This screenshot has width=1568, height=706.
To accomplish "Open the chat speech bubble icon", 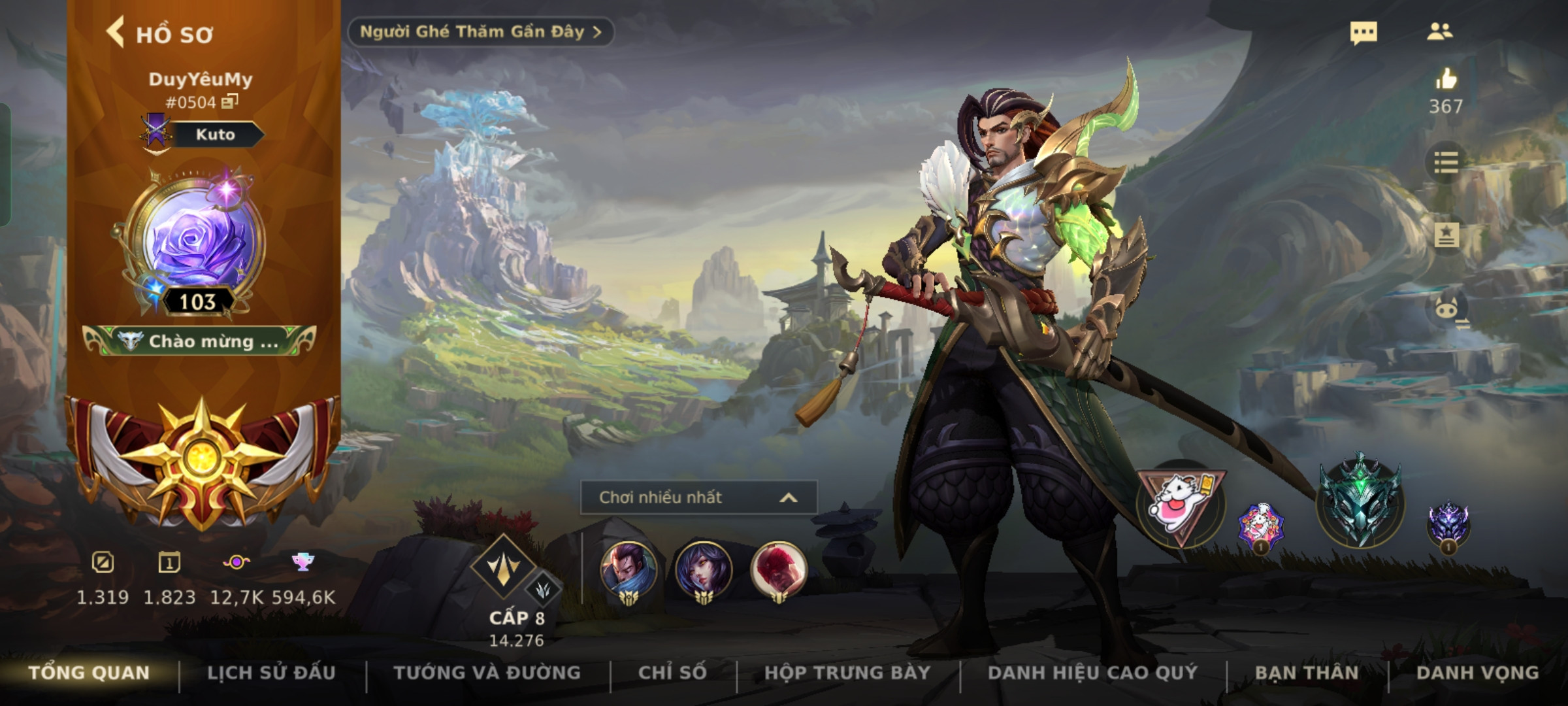I will (x=1364, y=33).
